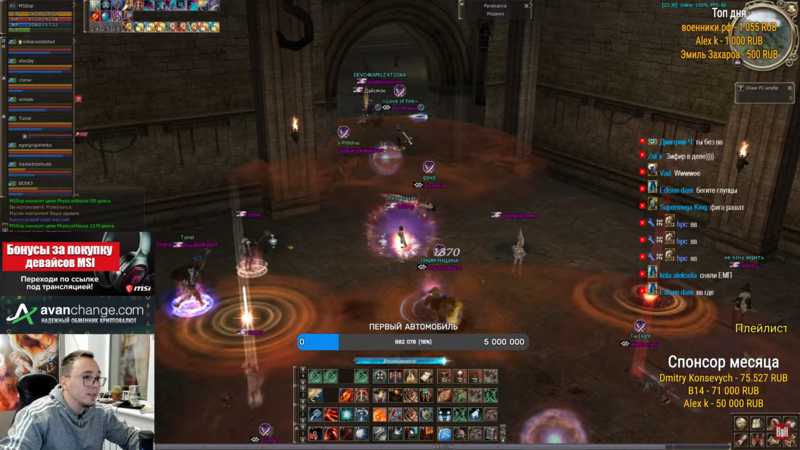
Task: Select party member imbaradabdad
Action: 38,42
